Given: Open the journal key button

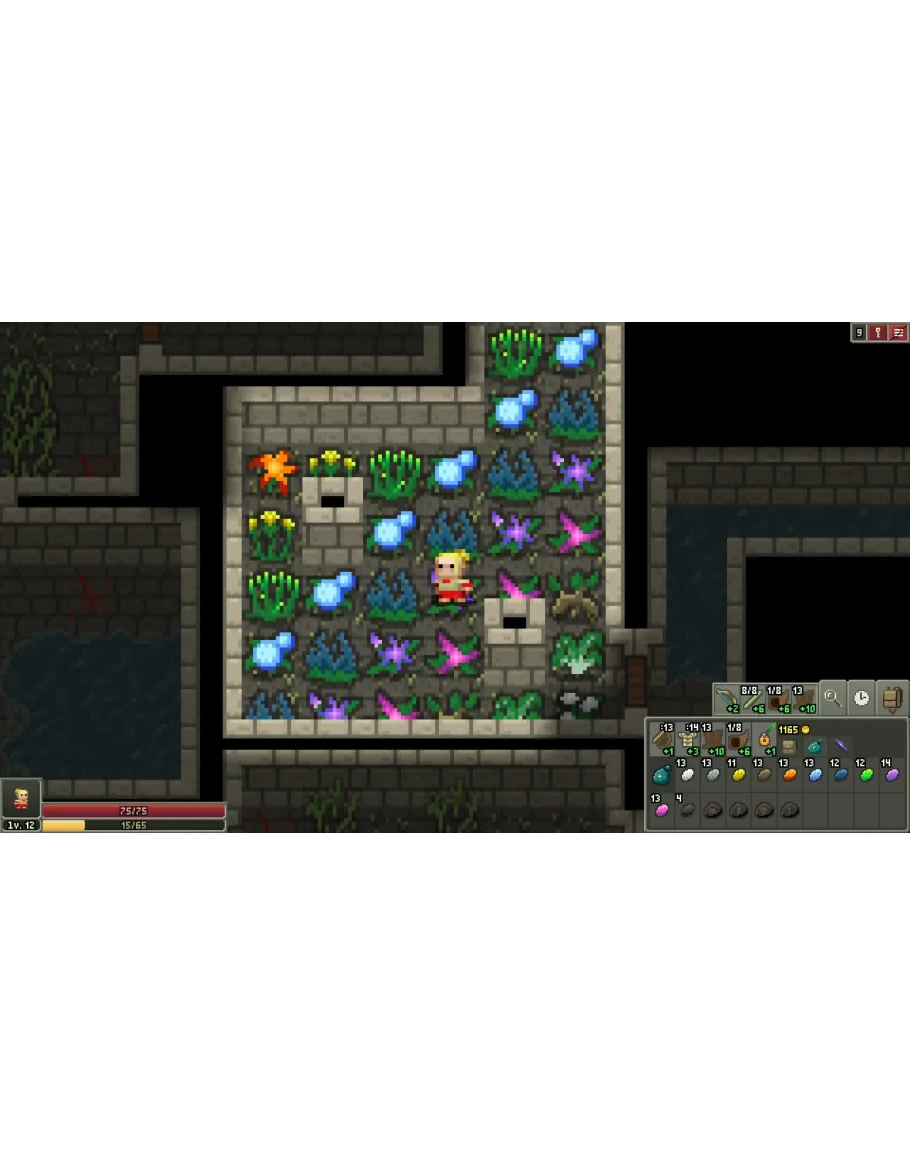Looking at the screenshot, I should pos(878,332).
